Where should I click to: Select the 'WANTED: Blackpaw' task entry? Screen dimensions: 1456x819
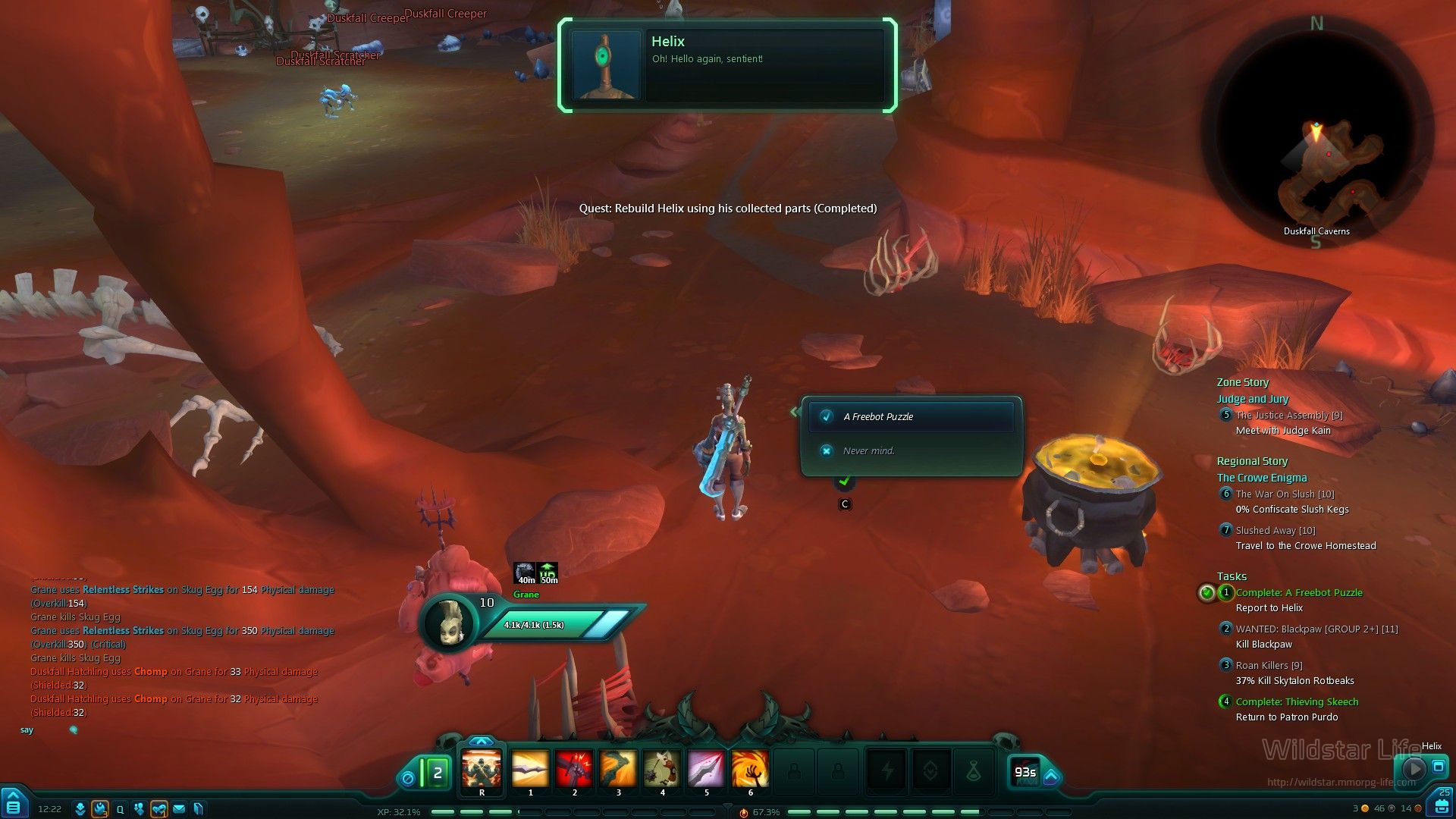click(x=1316, y=629)
